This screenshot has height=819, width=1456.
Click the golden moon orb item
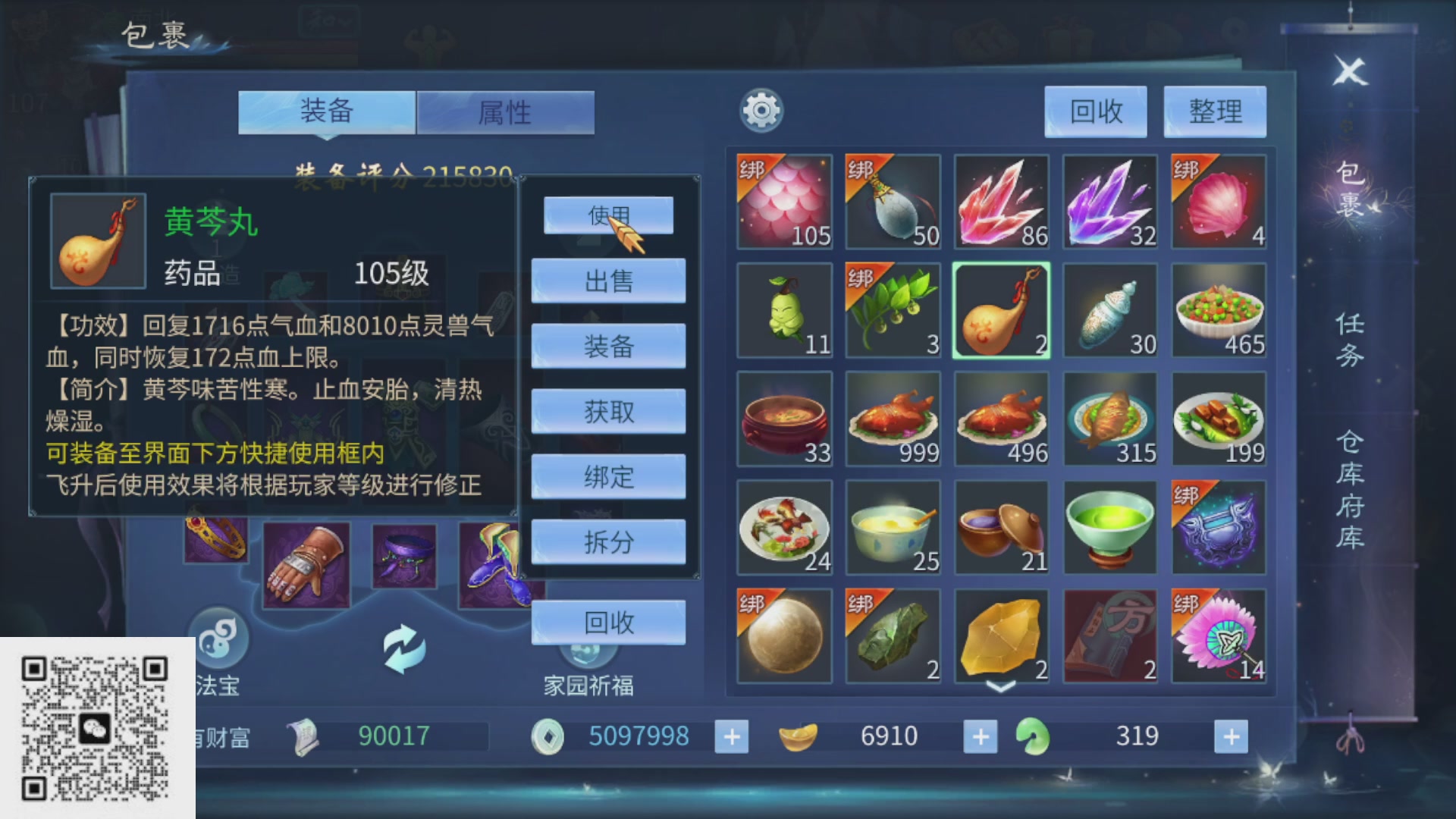tap(784, 637)
